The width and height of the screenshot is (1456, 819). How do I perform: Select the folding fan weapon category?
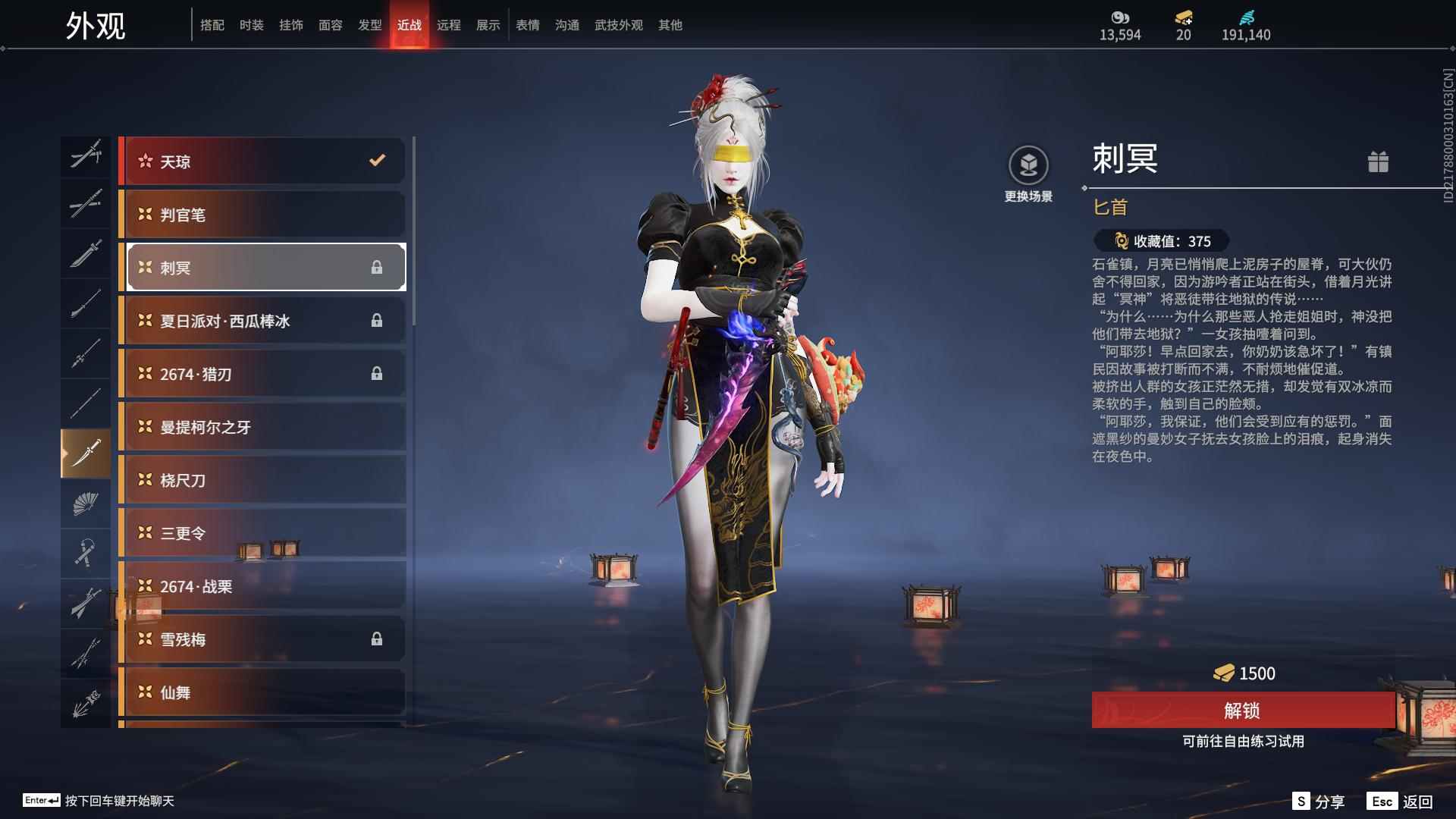[86, 504]
